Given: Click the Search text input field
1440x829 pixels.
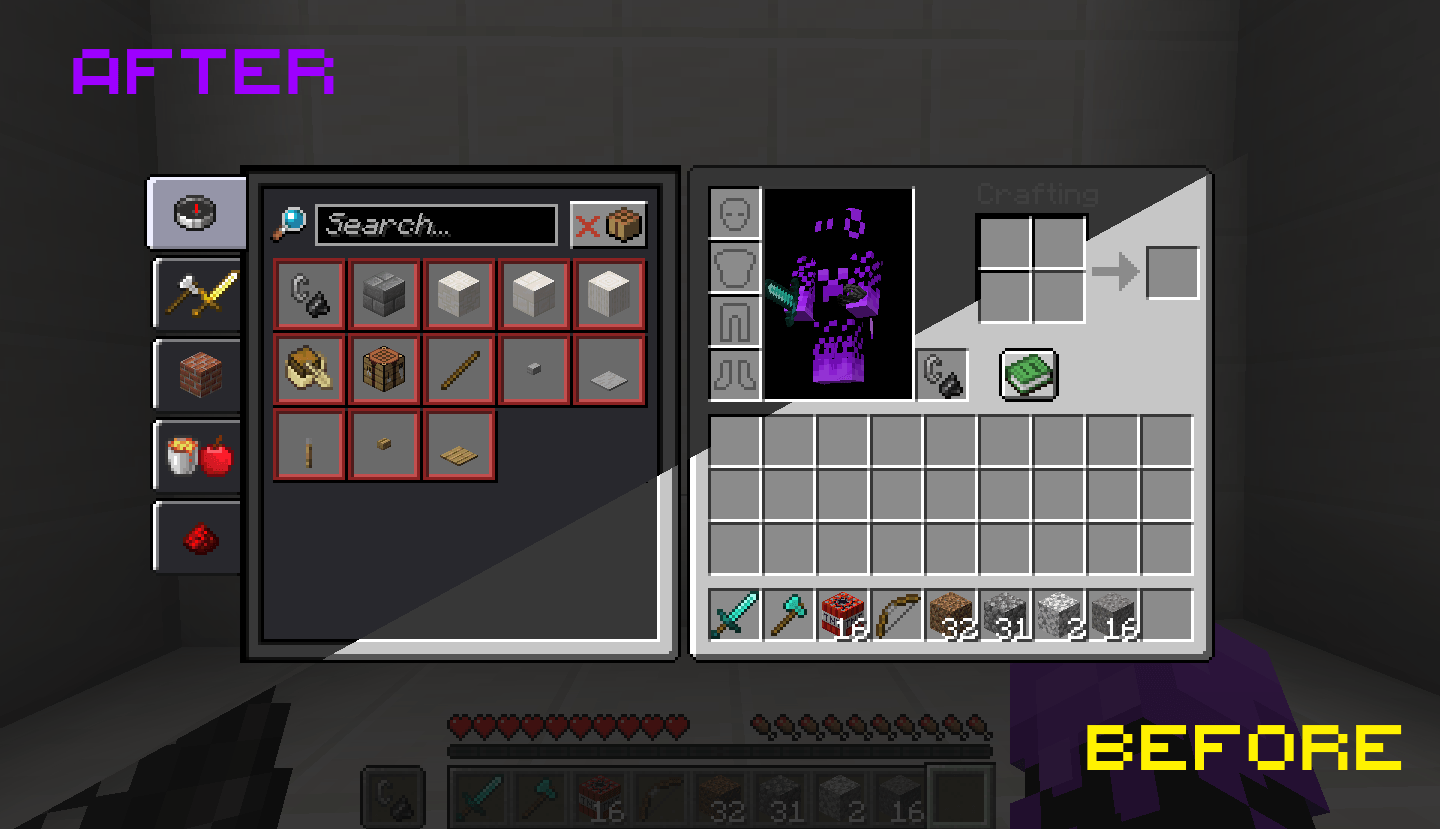Looking at the screenshot, I should [437, 224].
